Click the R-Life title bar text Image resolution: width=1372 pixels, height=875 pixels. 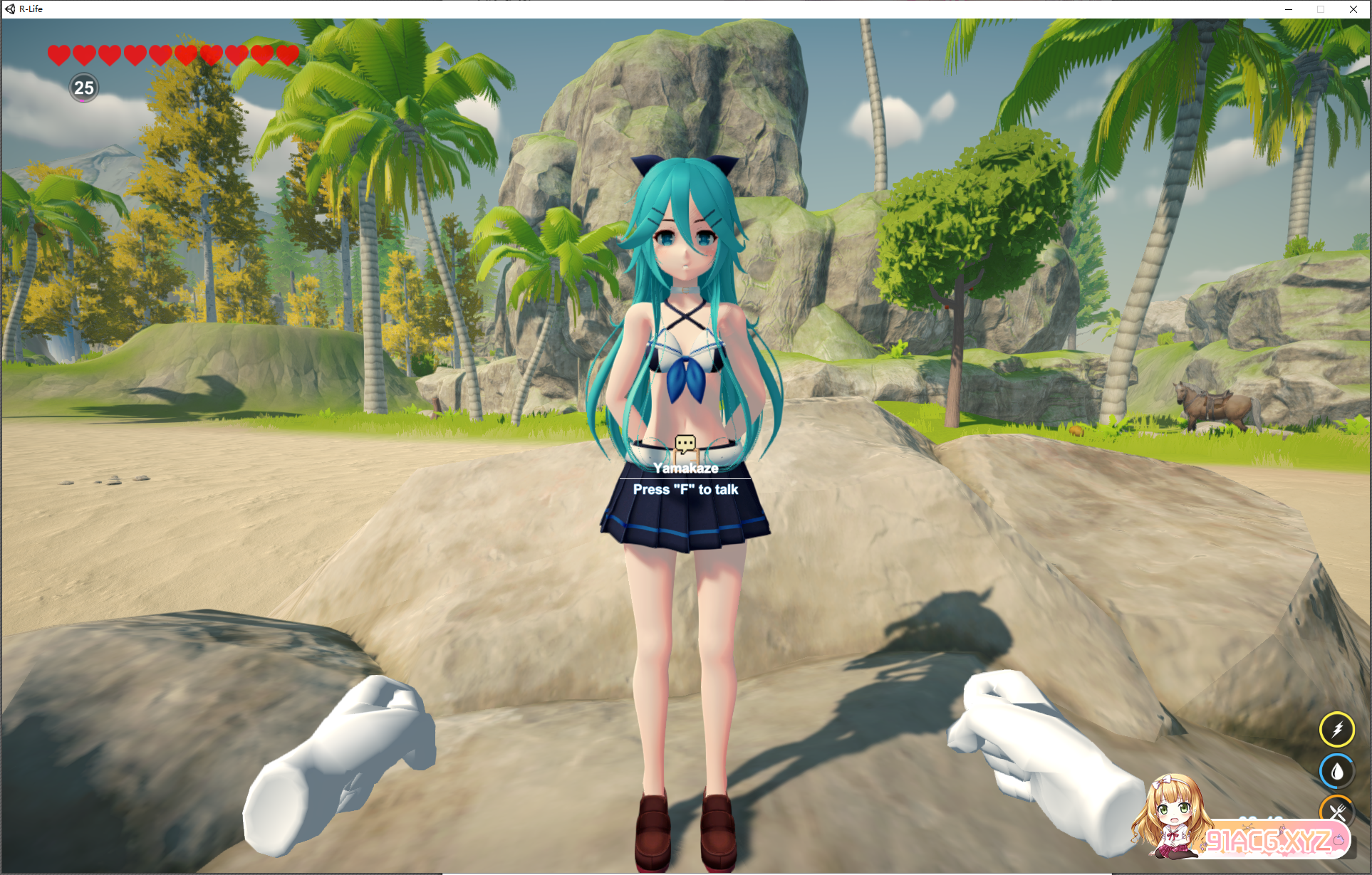tap(32, 9)
